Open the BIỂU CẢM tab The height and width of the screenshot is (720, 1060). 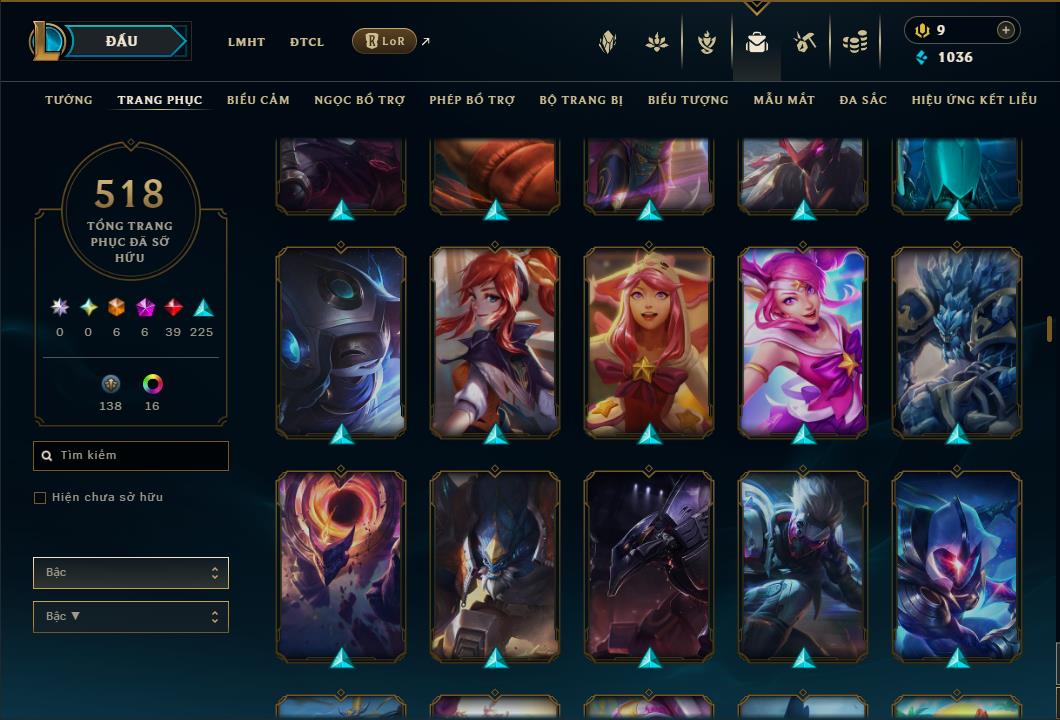pos(258,100)
